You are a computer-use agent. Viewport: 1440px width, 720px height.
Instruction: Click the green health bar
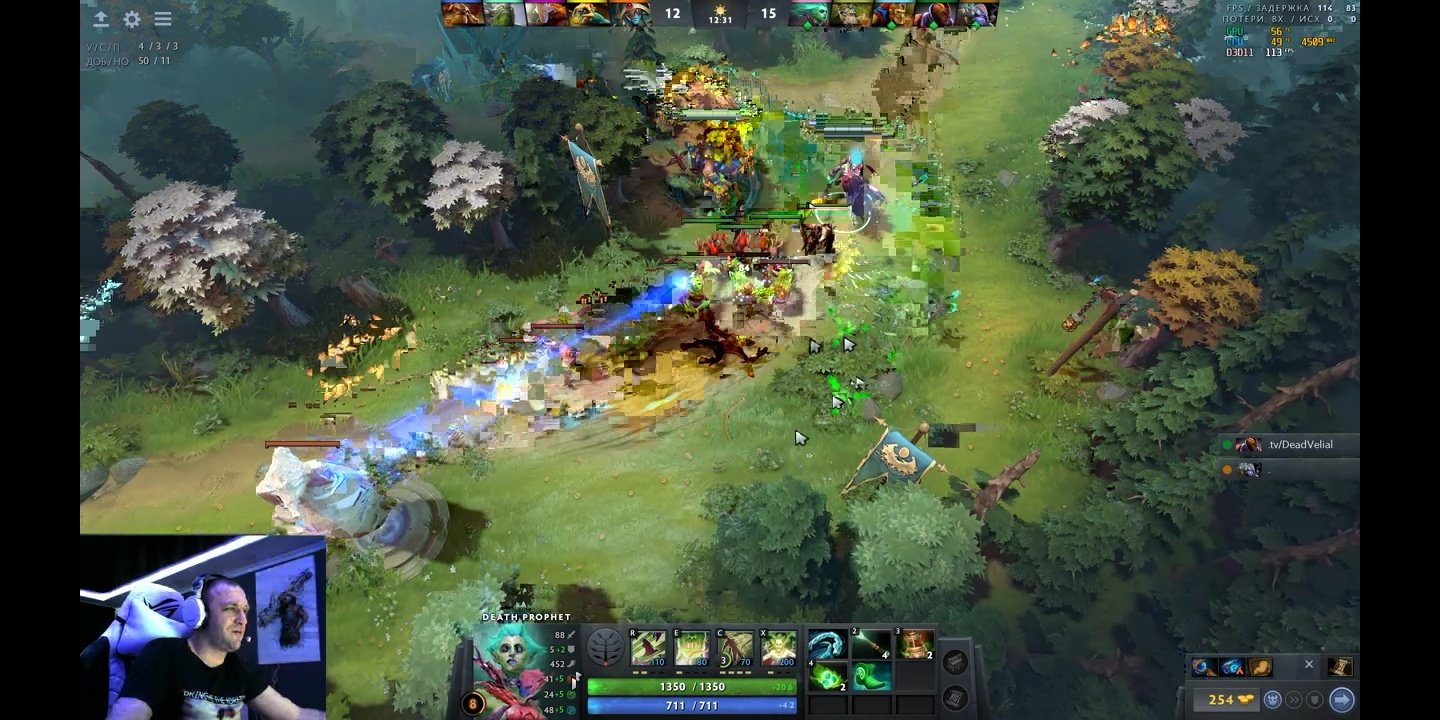[x=700, y=687]
